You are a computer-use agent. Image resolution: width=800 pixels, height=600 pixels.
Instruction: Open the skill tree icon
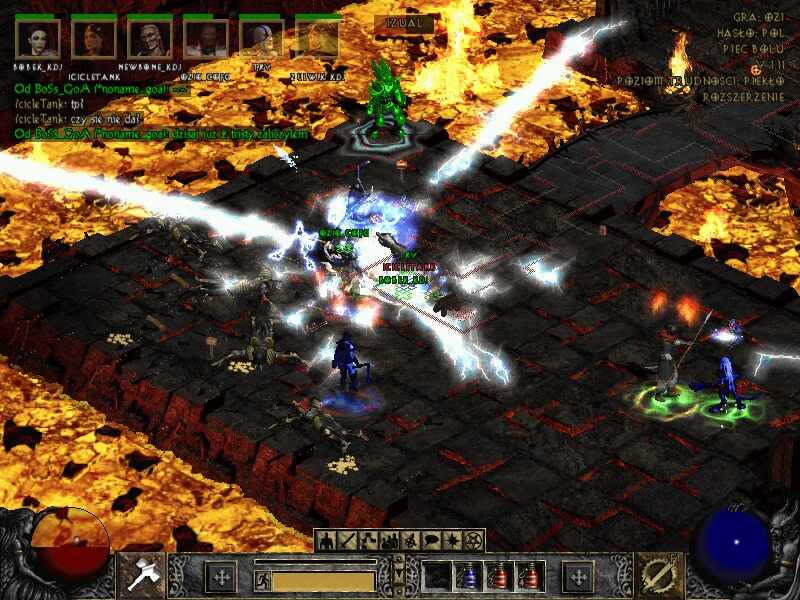pos(368,541)
